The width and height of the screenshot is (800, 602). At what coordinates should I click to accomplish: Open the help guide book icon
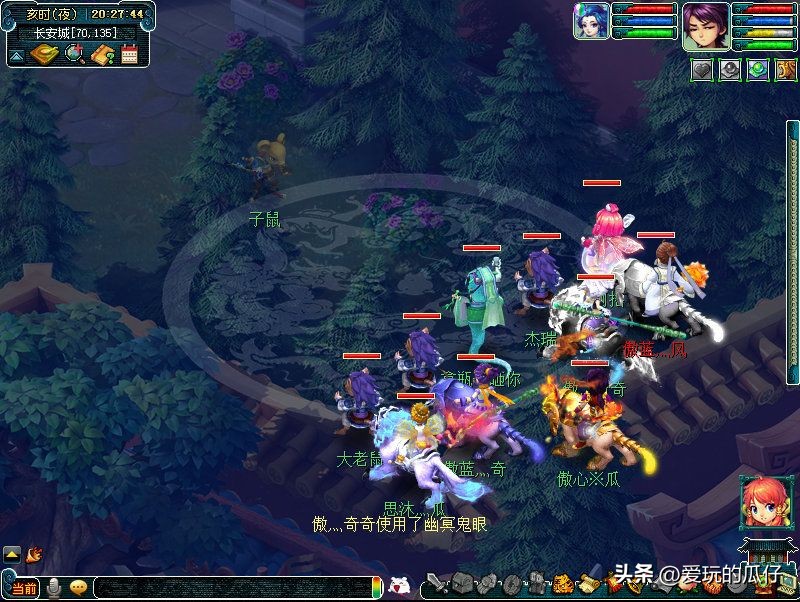102,54
